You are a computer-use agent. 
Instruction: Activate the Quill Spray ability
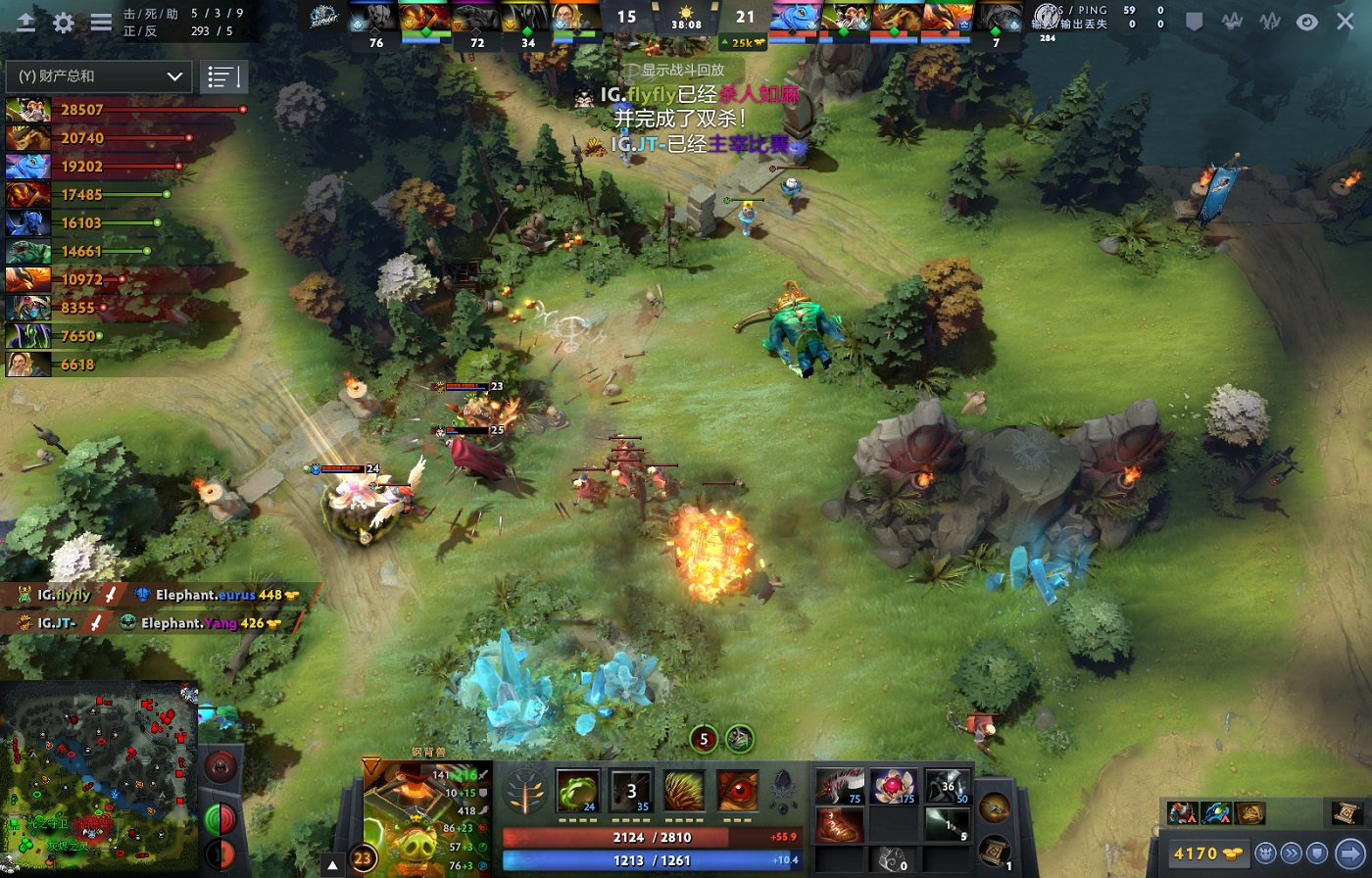tap(631, 791)
